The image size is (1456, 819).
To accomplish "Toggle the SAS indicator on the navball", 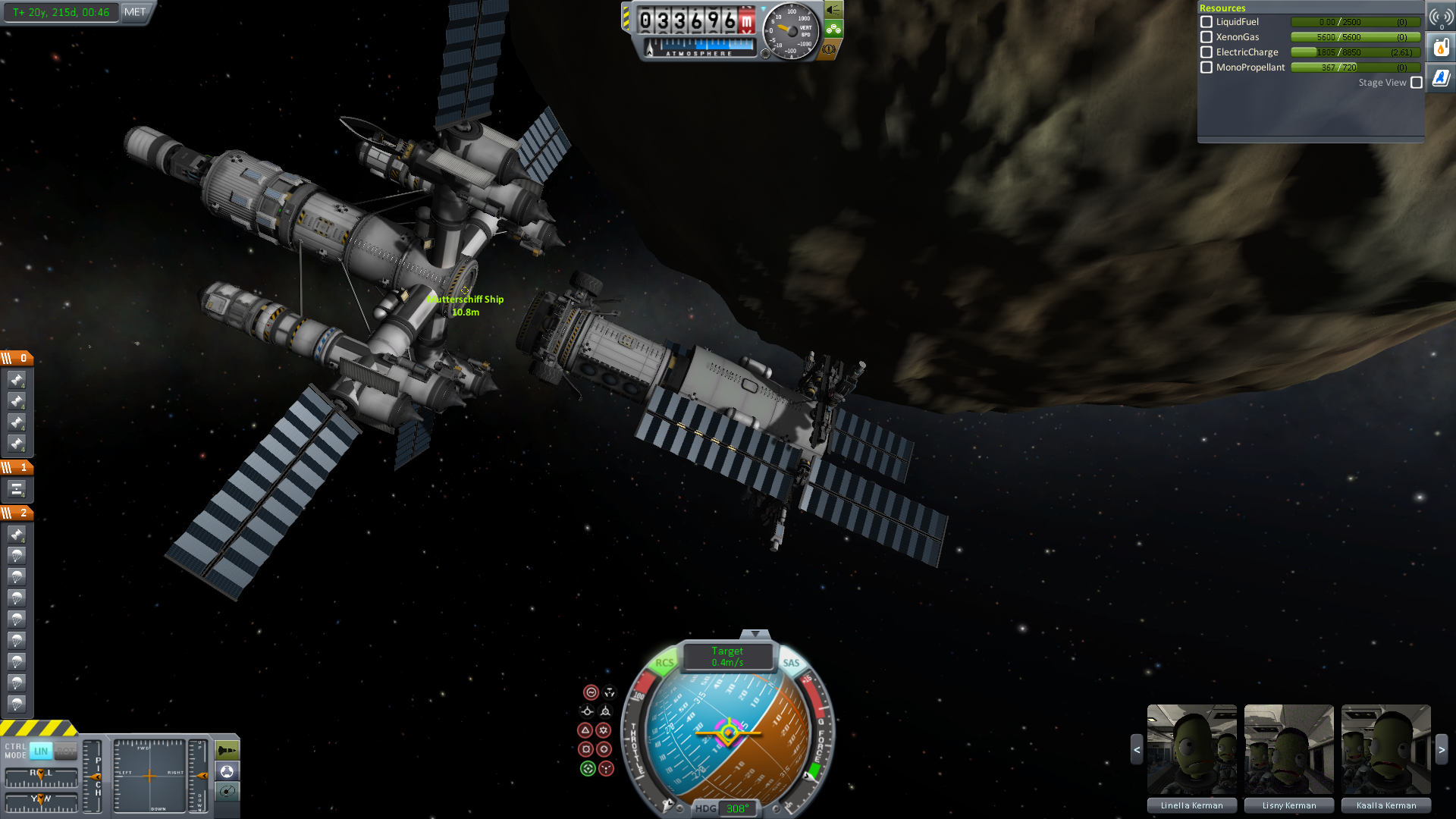I will pyautogui.click(x=791, y=663).
